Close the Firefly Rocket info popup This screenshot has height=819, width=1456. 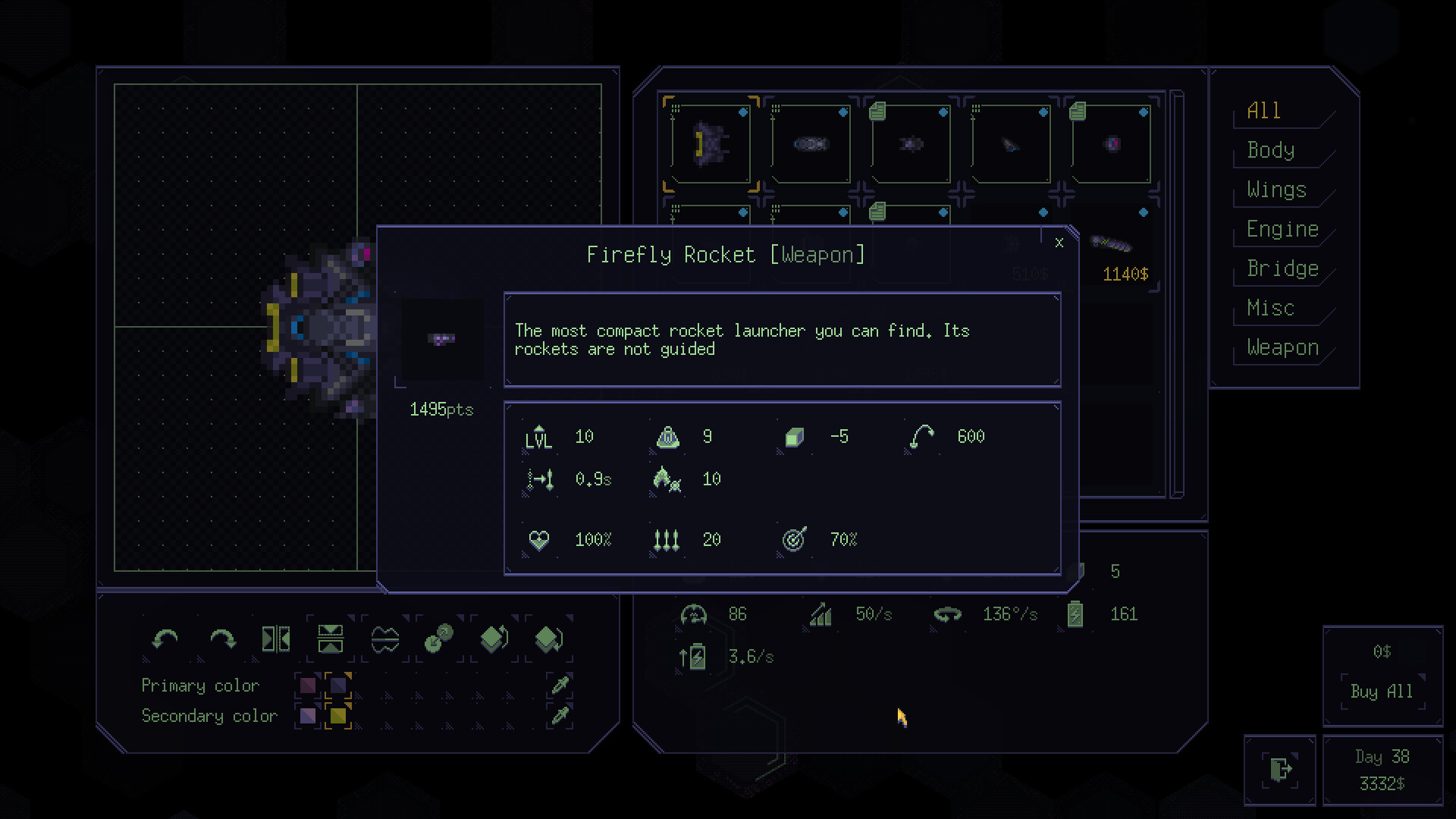pyautogui.click(x=1059, y=243)
